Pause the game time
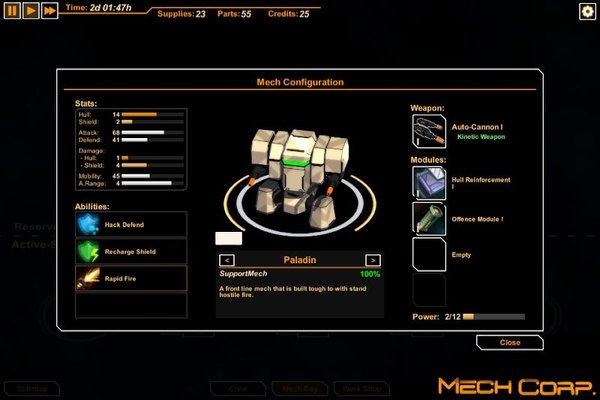The width and height of the screenshot is (600, 400). 12,10
